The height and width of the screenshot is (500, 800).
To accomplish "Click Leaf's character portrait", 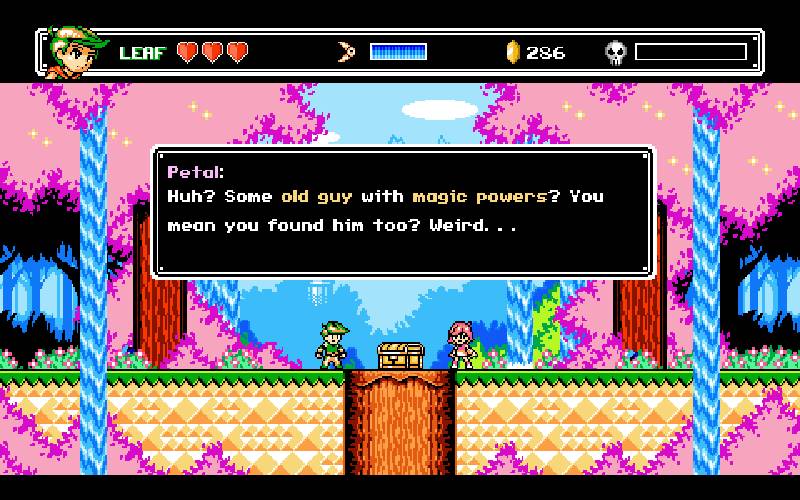I will click(77, 51).
